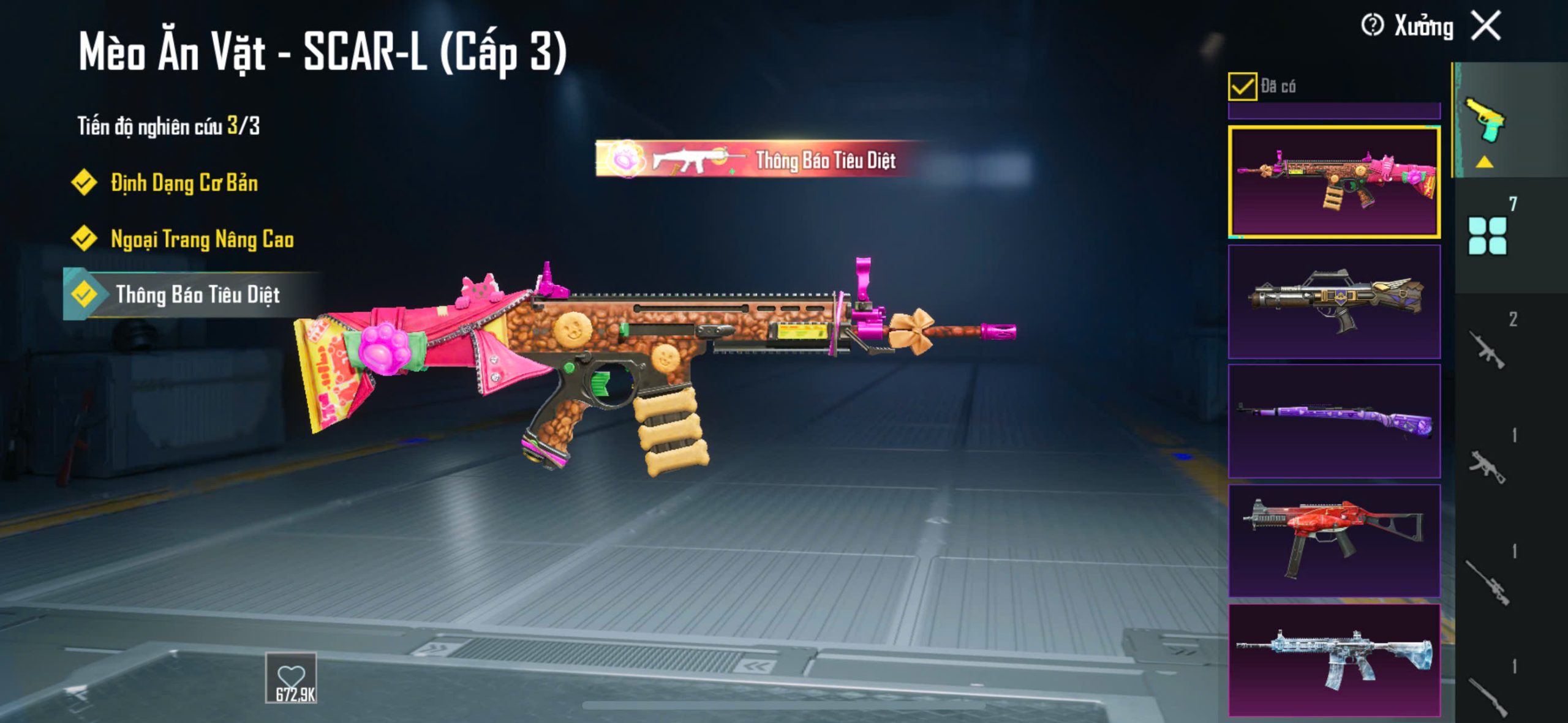The height and width of the screenshot is (723, 1568).
Task: Show all weapons via the four-square grid icon
Action: [1487, 236]
